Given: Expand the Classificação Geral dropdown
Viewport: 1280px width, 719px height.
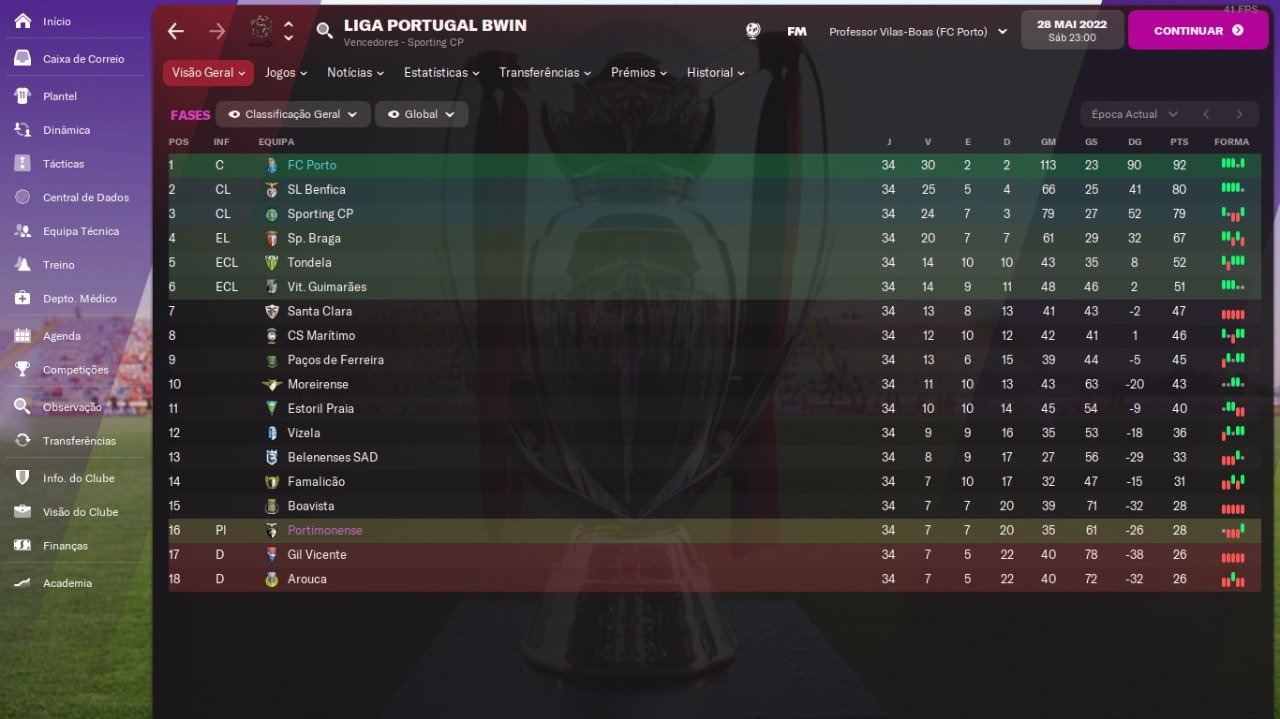Looking at the screenshot, I should [293, 115].
